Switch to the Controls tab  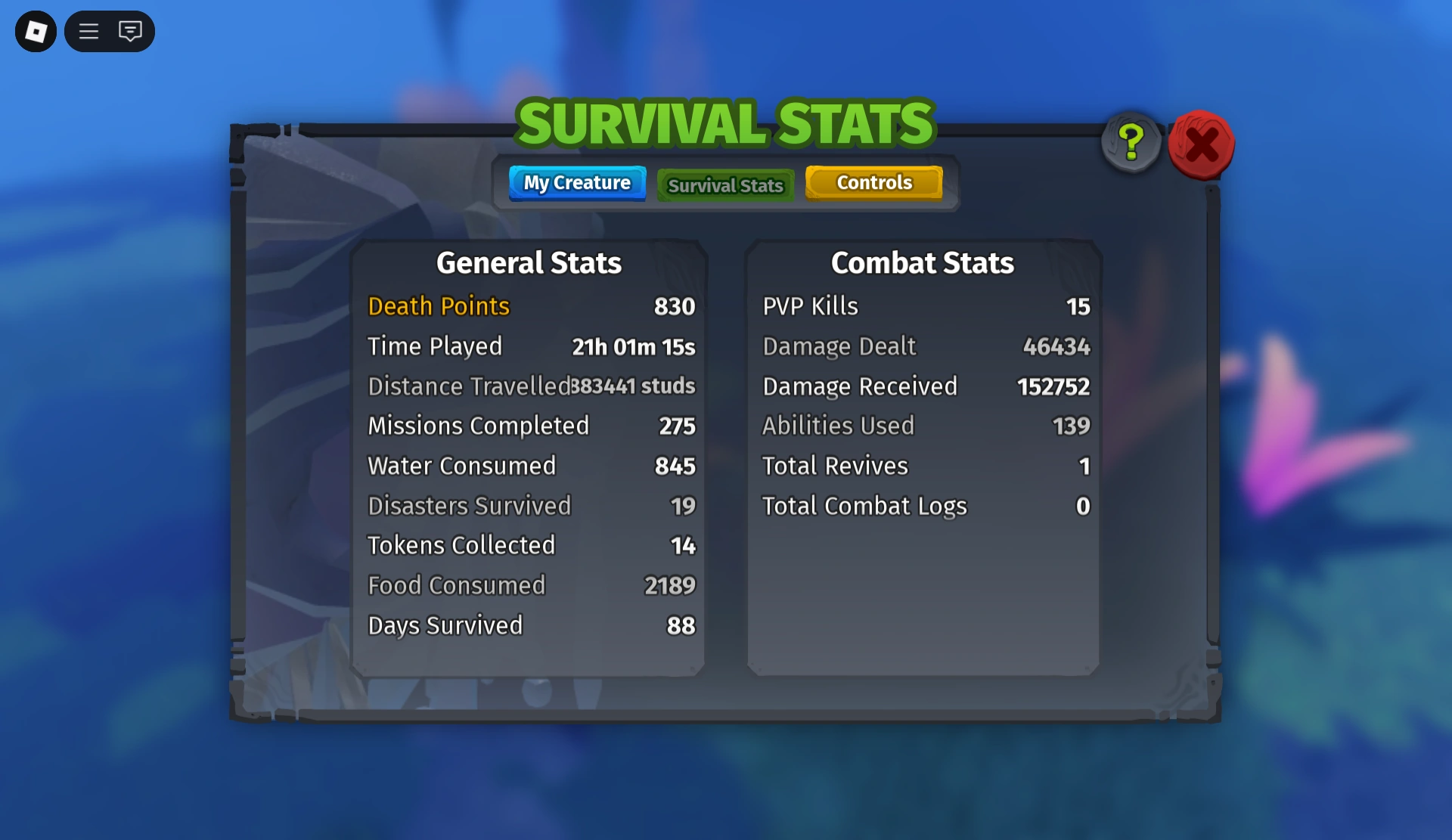(x=873, y=182)
